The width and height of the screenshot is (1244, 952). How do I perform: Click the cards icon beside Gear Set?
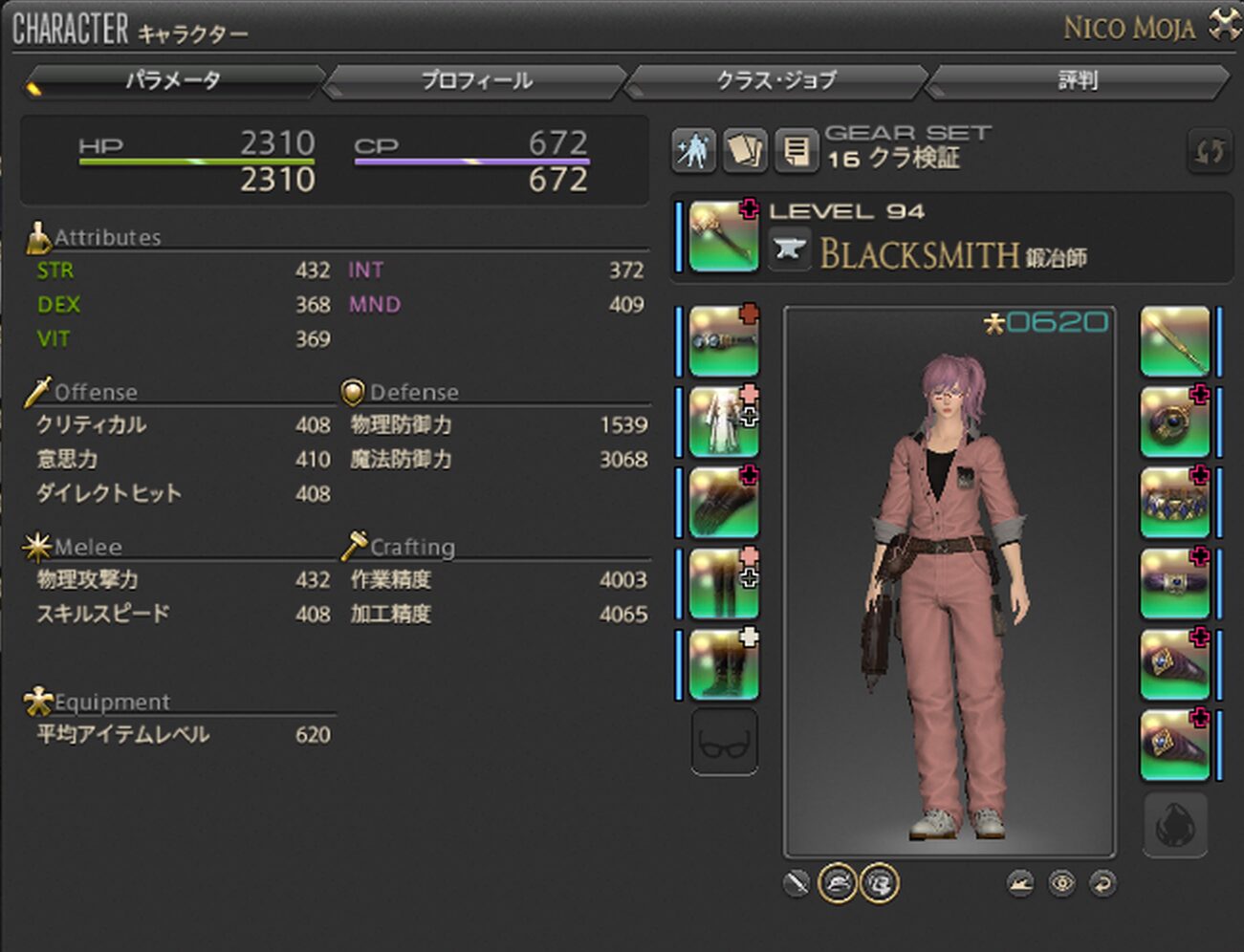pos(745,151)
